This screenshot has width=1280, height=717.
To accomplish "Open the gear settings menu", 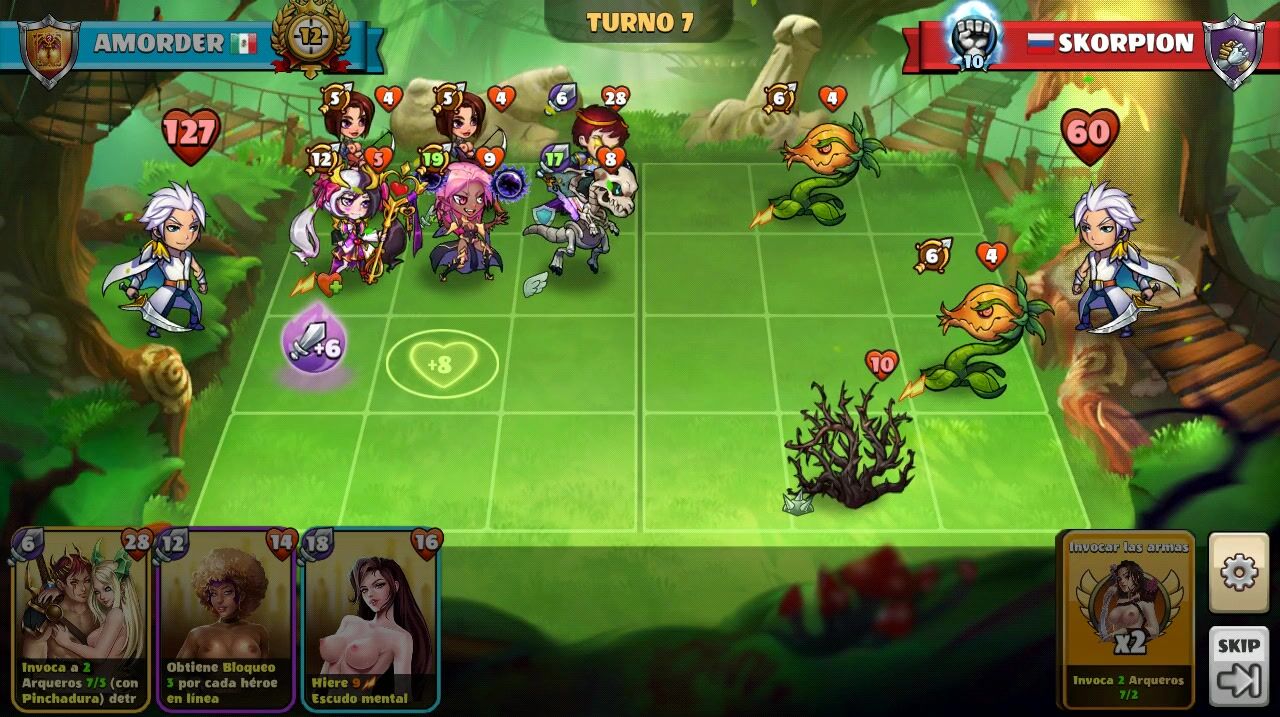I will point(1238,572).
